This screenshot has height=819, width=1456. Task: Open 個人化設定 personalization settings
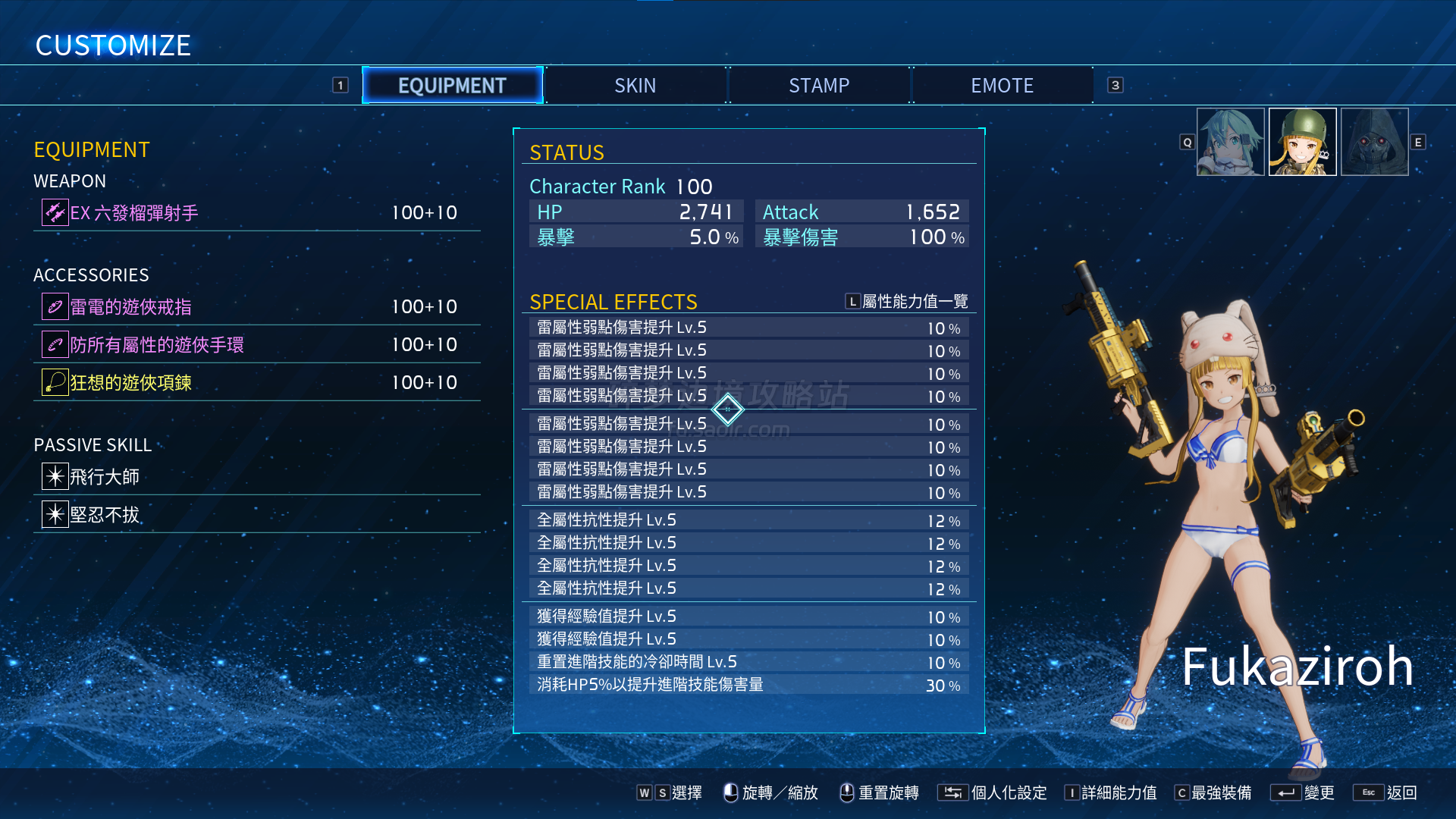tap(993, 792)
